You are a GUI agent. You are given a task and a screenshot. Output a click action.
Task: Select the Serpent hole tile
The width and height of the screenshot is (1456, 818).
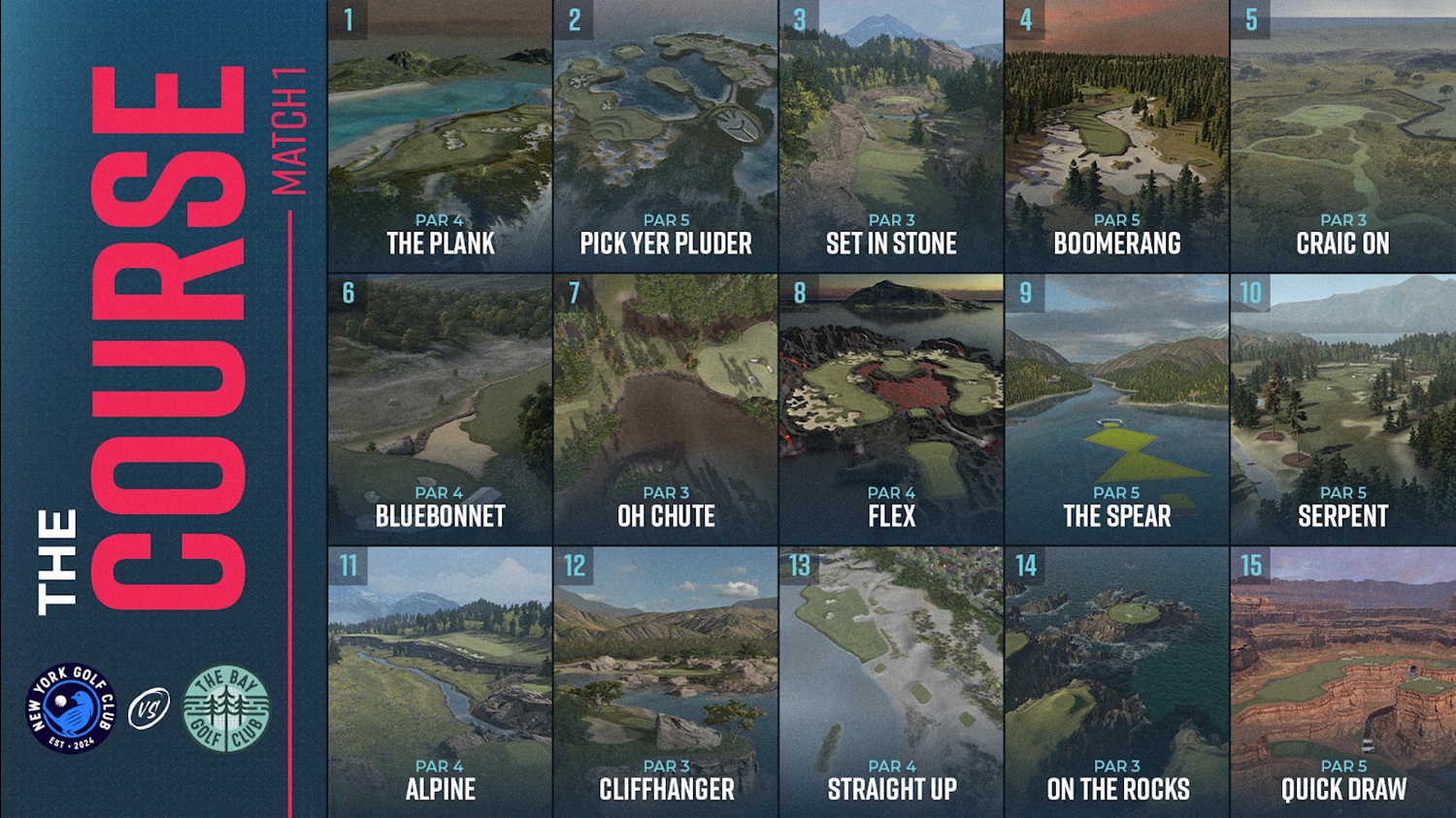click(x=1343, y=409)
